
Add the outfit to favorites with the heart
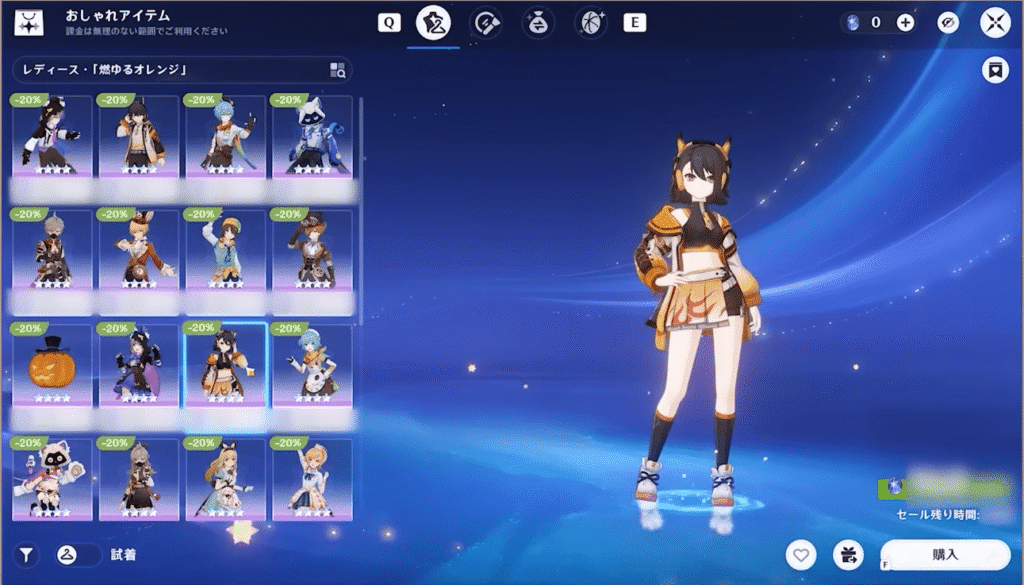pos(800,554)
